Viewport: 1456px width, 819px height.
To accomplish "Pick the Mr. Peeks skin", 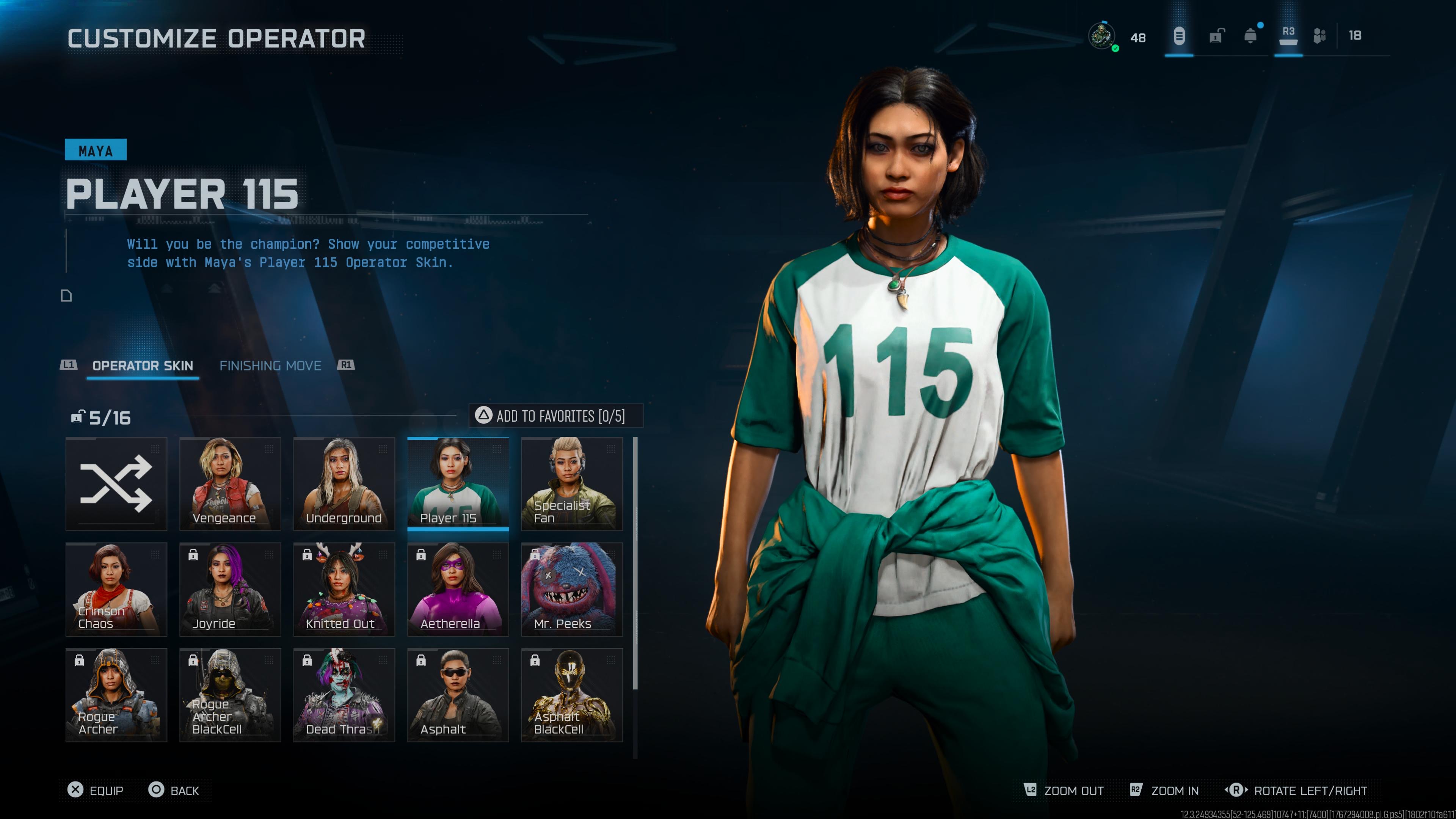I will tap(571, 589).
